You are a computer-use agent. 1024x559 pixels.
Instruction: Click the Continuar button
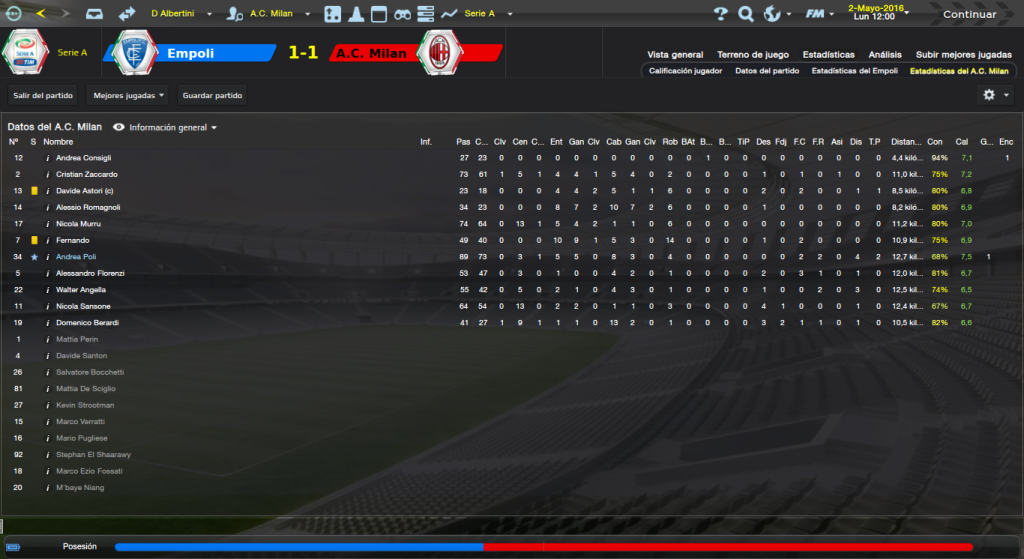(969, 15)
